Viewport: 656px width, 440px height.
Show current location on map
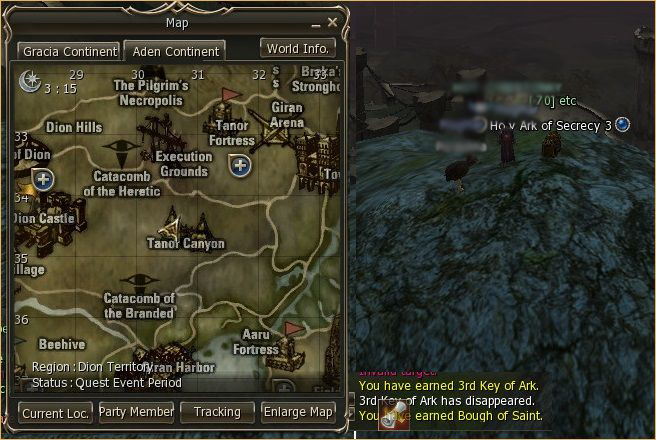(x=56, y=412)
